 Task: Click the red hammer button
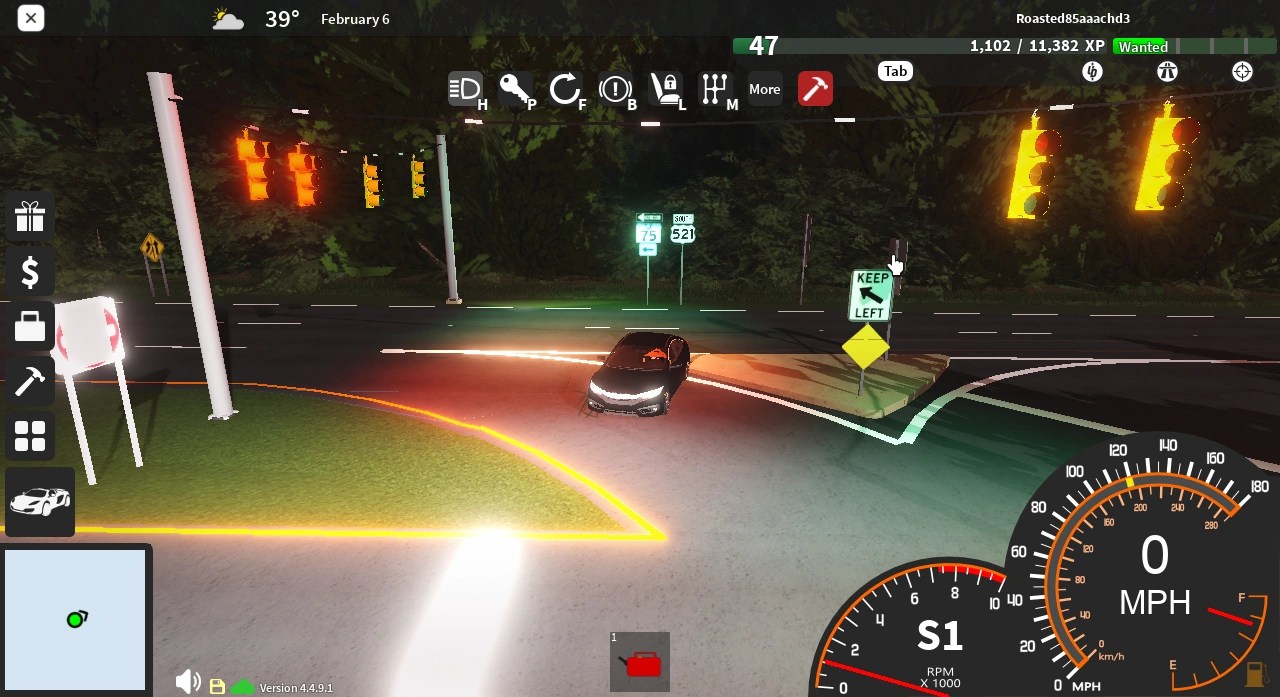[x=815, y=89]
